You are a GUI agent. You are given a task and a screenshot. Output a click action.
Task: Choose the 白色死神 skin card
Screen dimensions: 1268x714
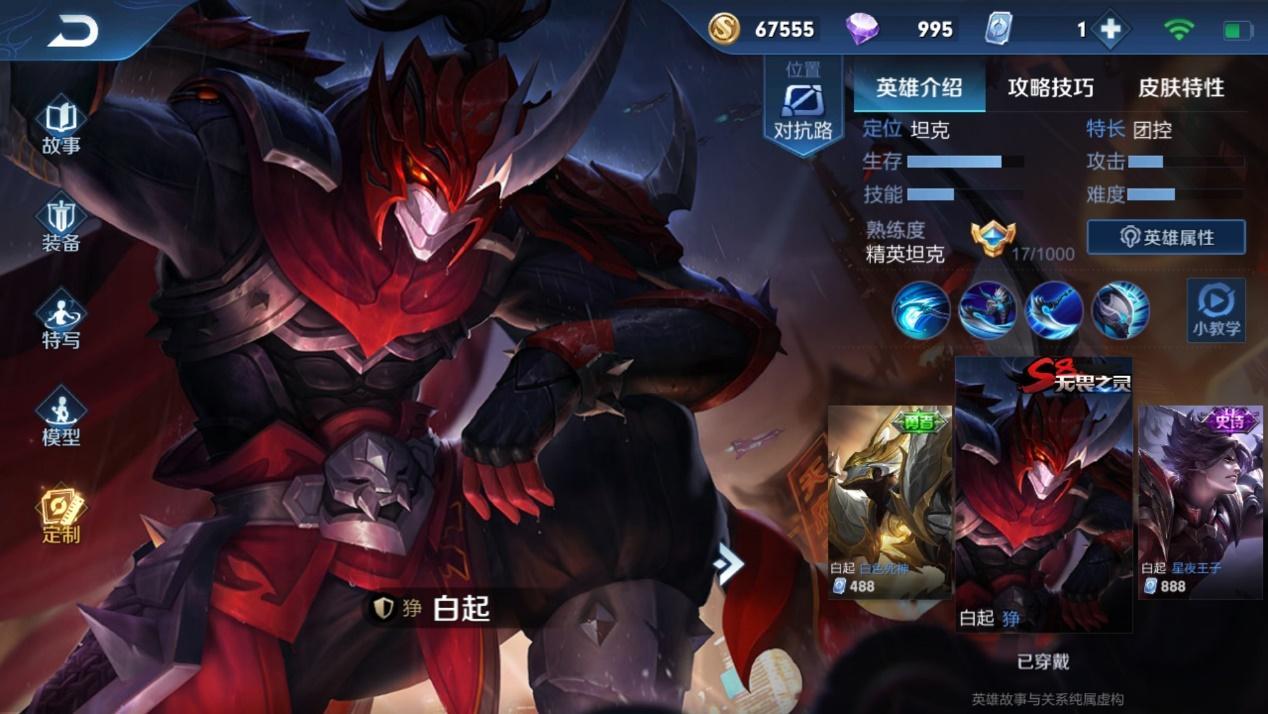click(x=889, y=500)
